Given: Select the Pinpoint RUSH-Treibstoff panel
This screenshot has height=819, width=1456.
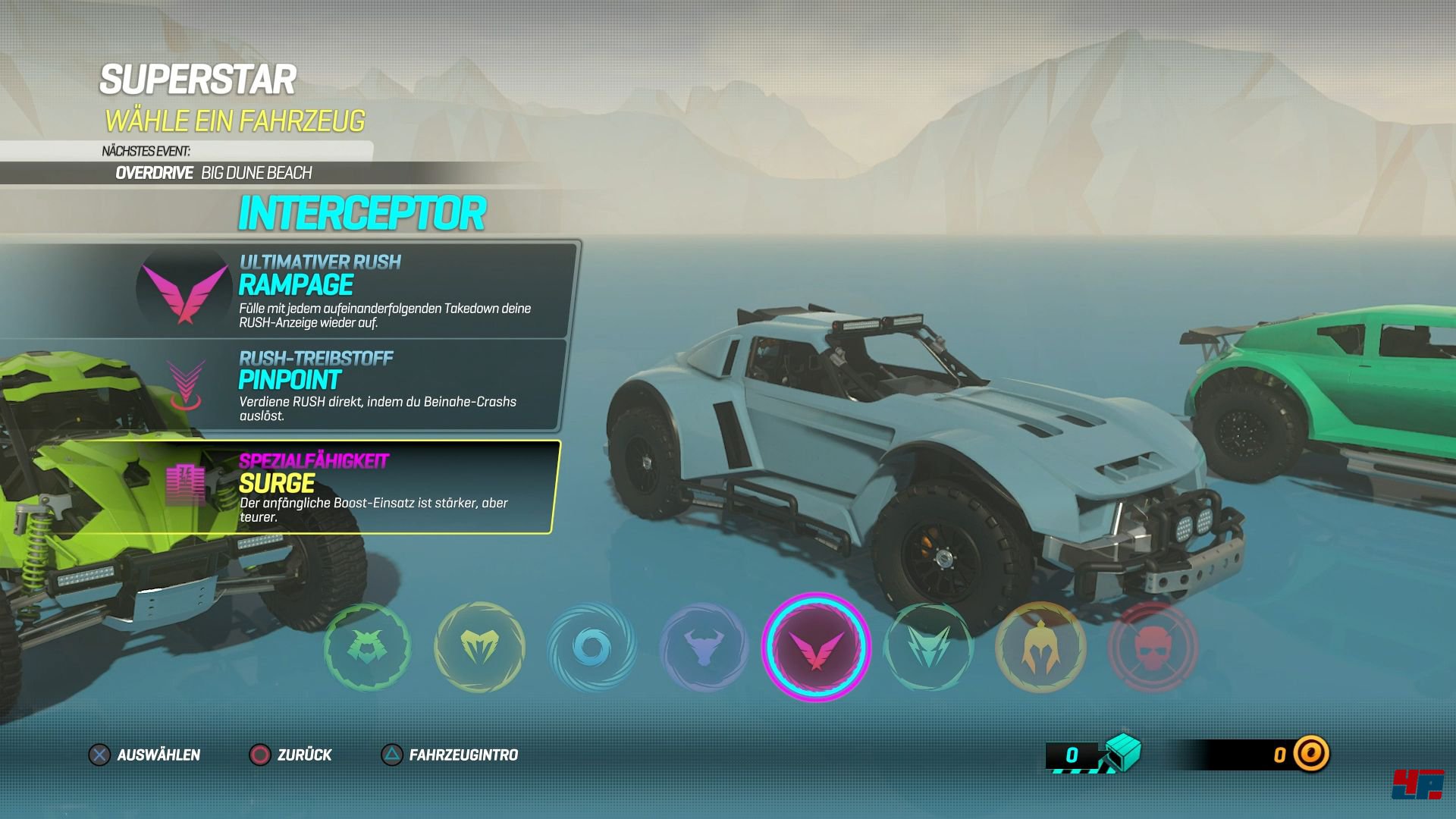Looking at the screenshot, I should (x=356, y=387).
